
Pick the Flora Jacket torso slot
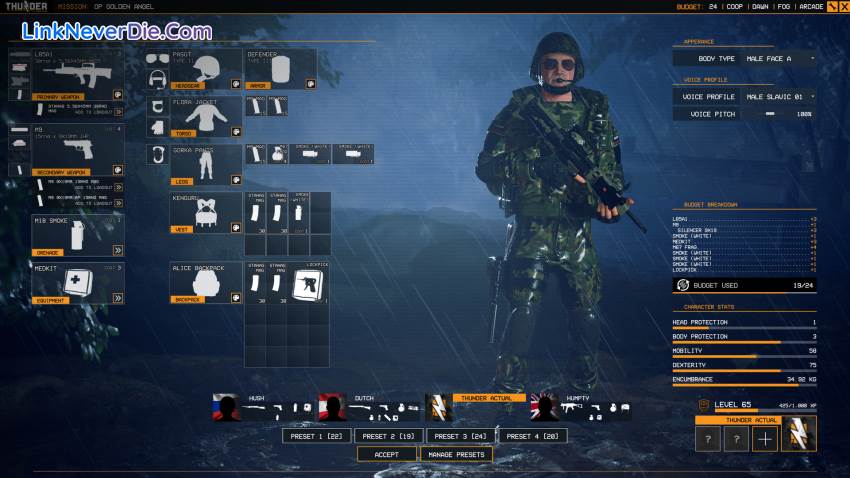206,116
